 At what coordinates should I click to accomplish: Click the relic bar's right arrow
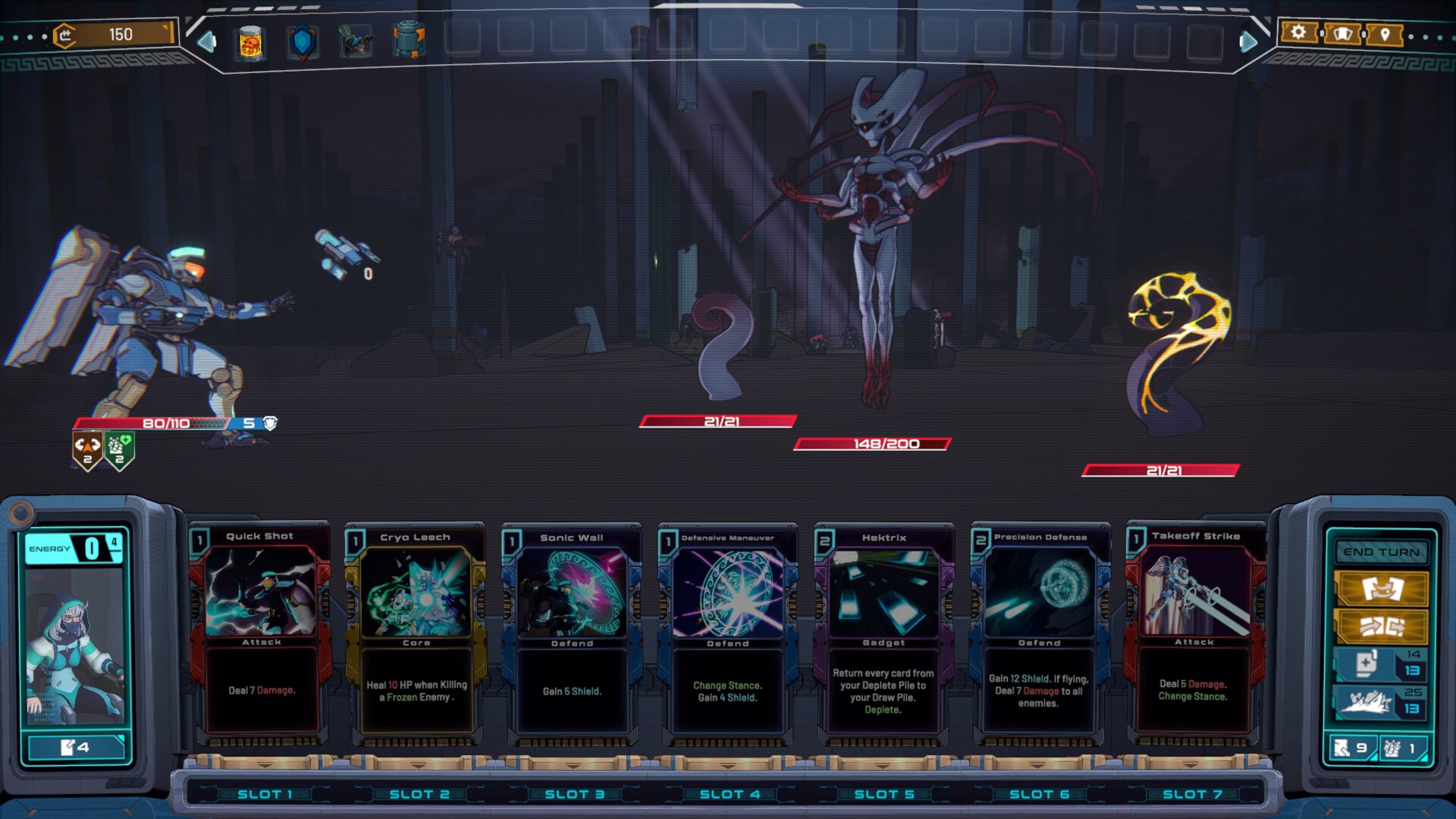1247,42
